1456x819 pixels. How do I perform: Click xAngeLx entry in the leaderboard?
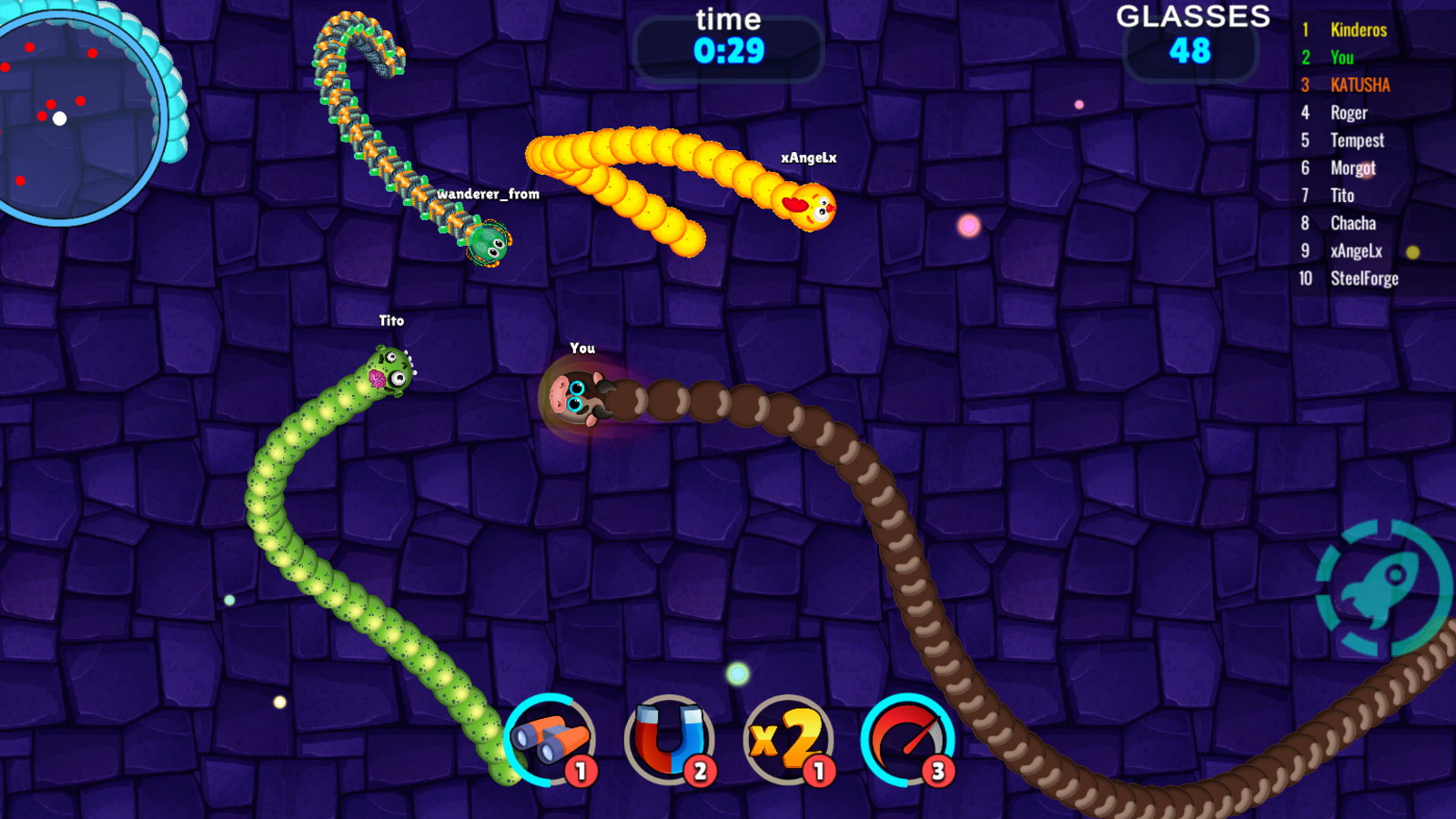1358,251
